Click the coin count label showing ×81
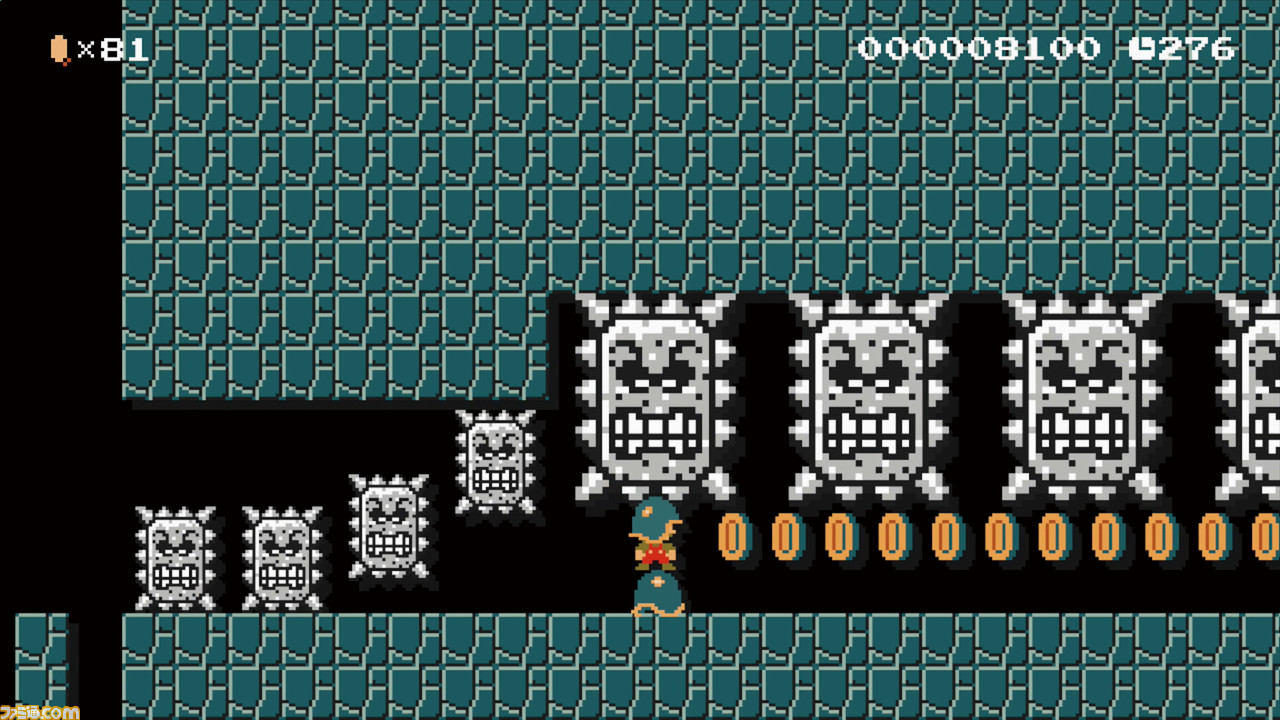This screenshot has height=720, width=1280. click(110, 46)
